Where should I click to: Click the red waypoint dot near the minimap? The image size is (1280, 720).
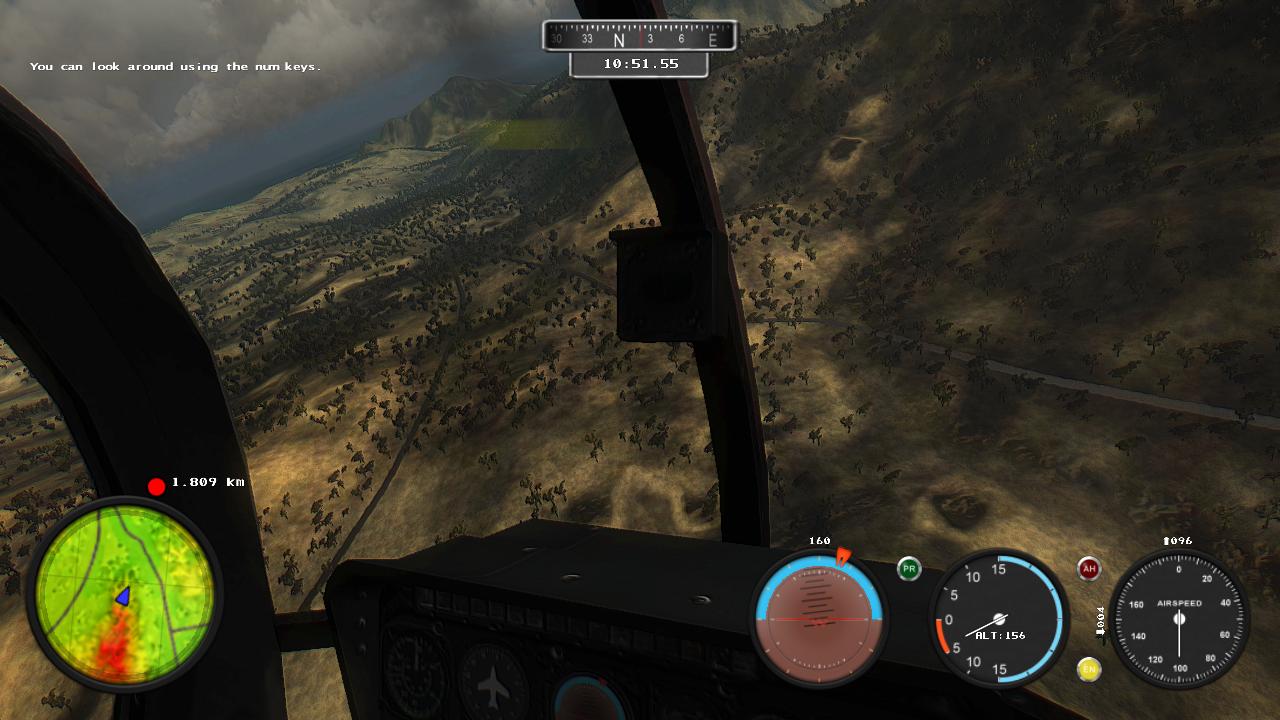(156, 485)
